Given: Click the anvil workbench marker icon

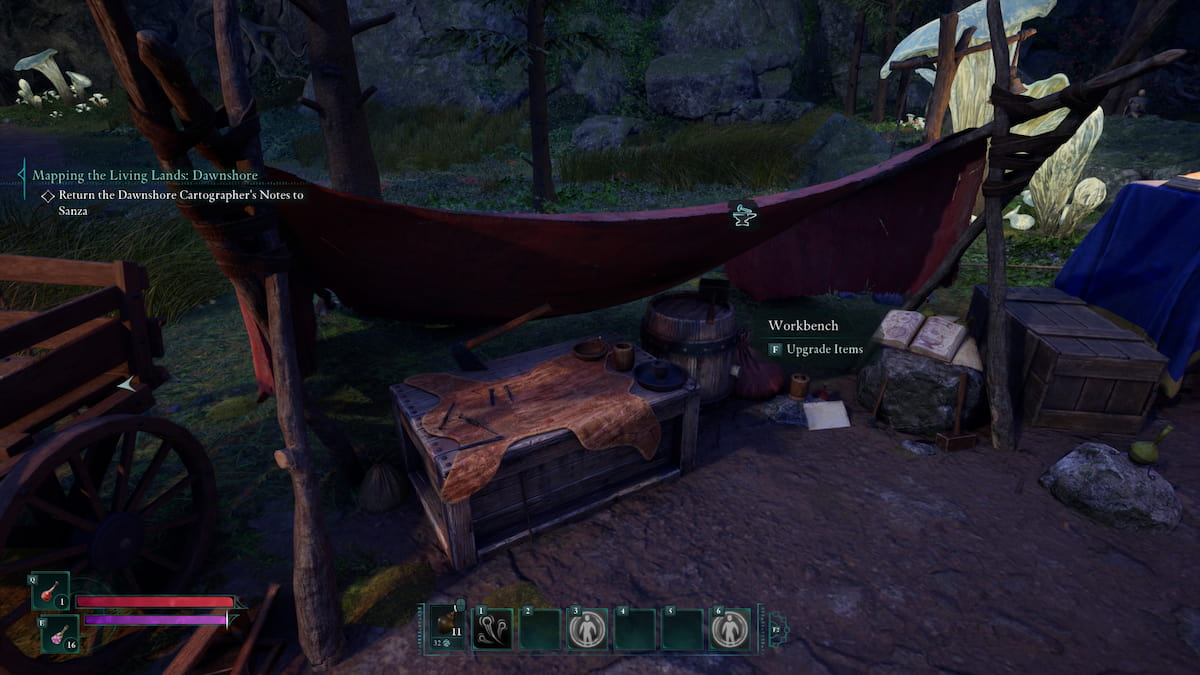Looking at the screenshot, I should tap(742, 213).
